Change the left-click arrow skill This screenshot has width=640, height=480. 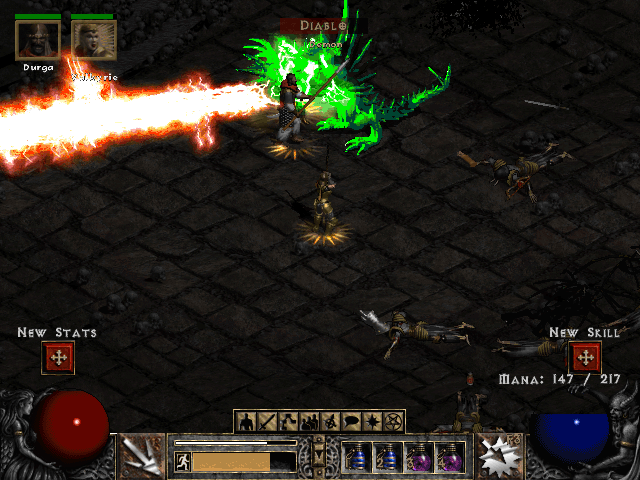(x=141, y=456)
